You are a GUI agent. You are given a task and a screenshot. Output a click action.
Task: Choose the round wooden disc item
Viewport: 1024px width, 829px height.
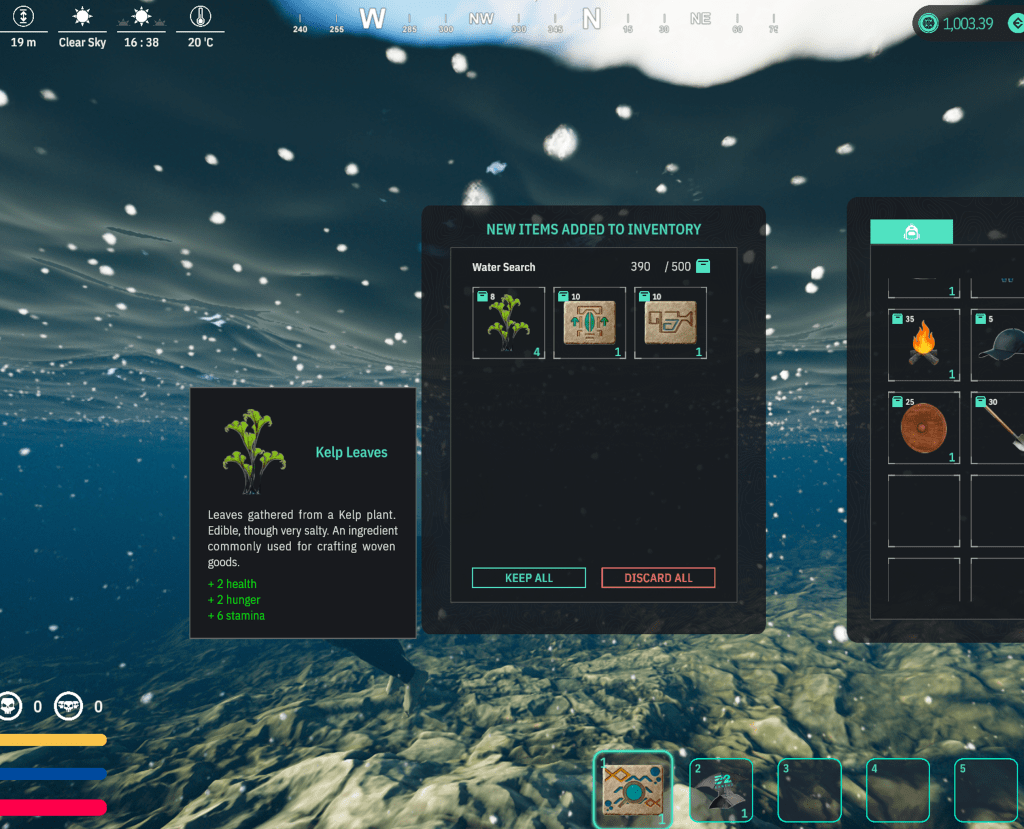pyautogui.click(x=924, y=427)
